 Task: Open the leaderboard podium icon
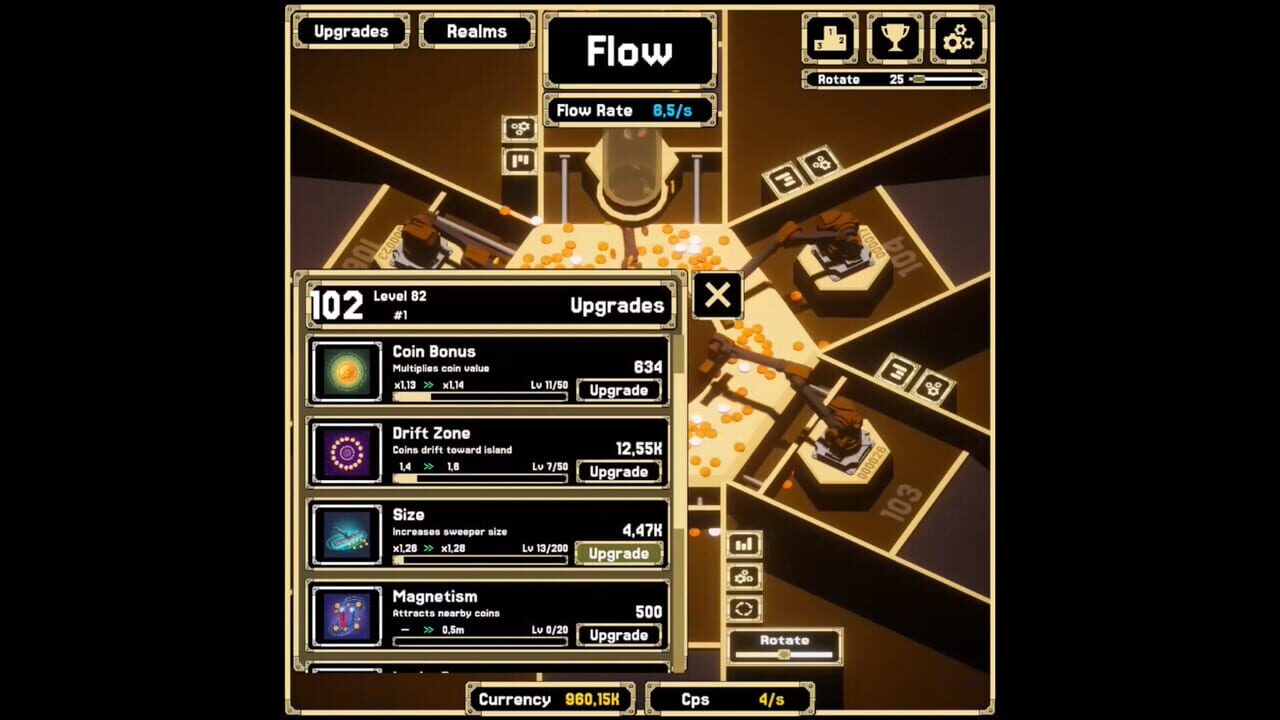[x=830, y=38]
